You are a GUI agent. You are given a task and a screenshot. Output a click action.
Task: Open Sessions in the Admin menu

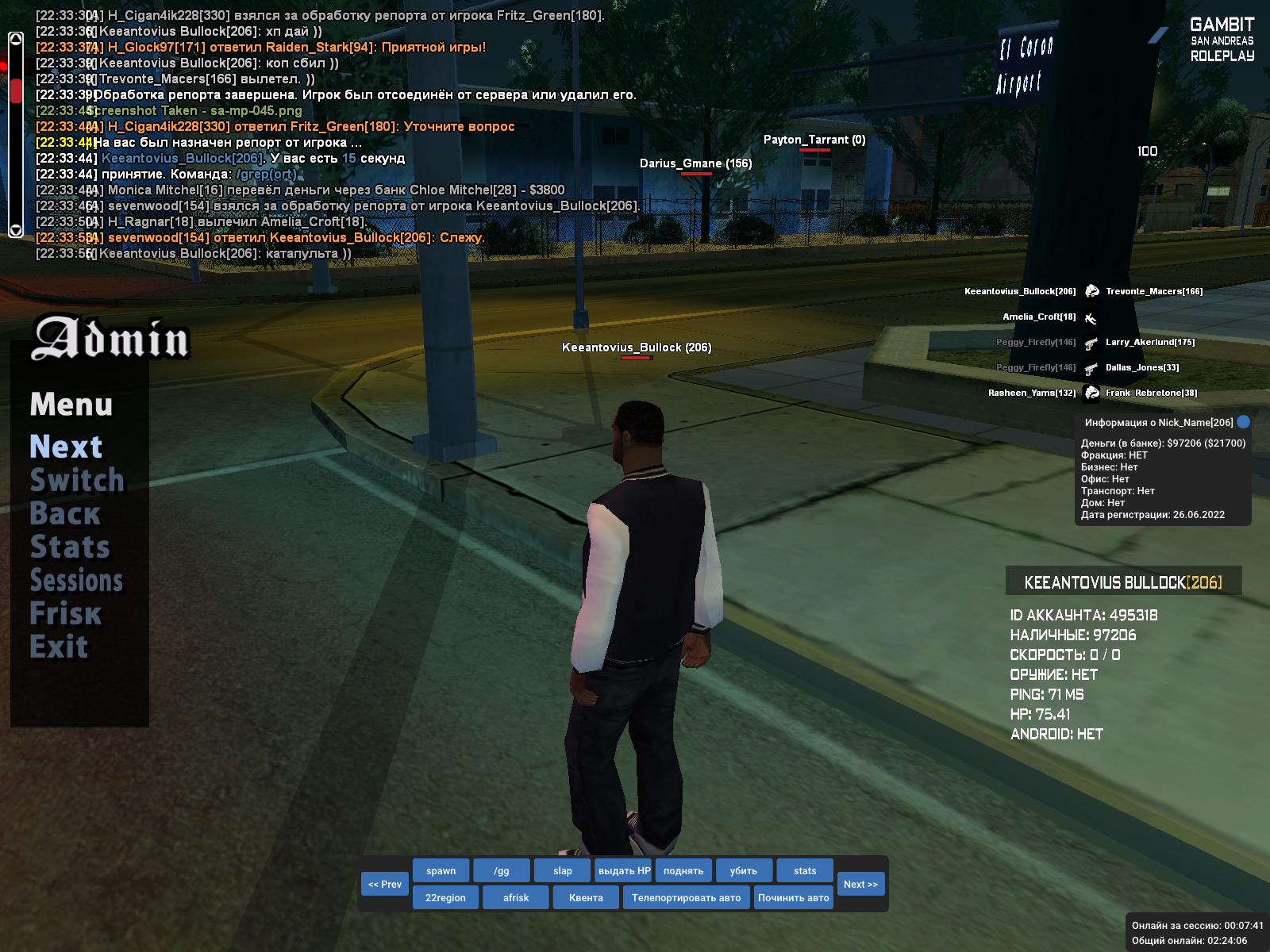[x=76, y=581]
